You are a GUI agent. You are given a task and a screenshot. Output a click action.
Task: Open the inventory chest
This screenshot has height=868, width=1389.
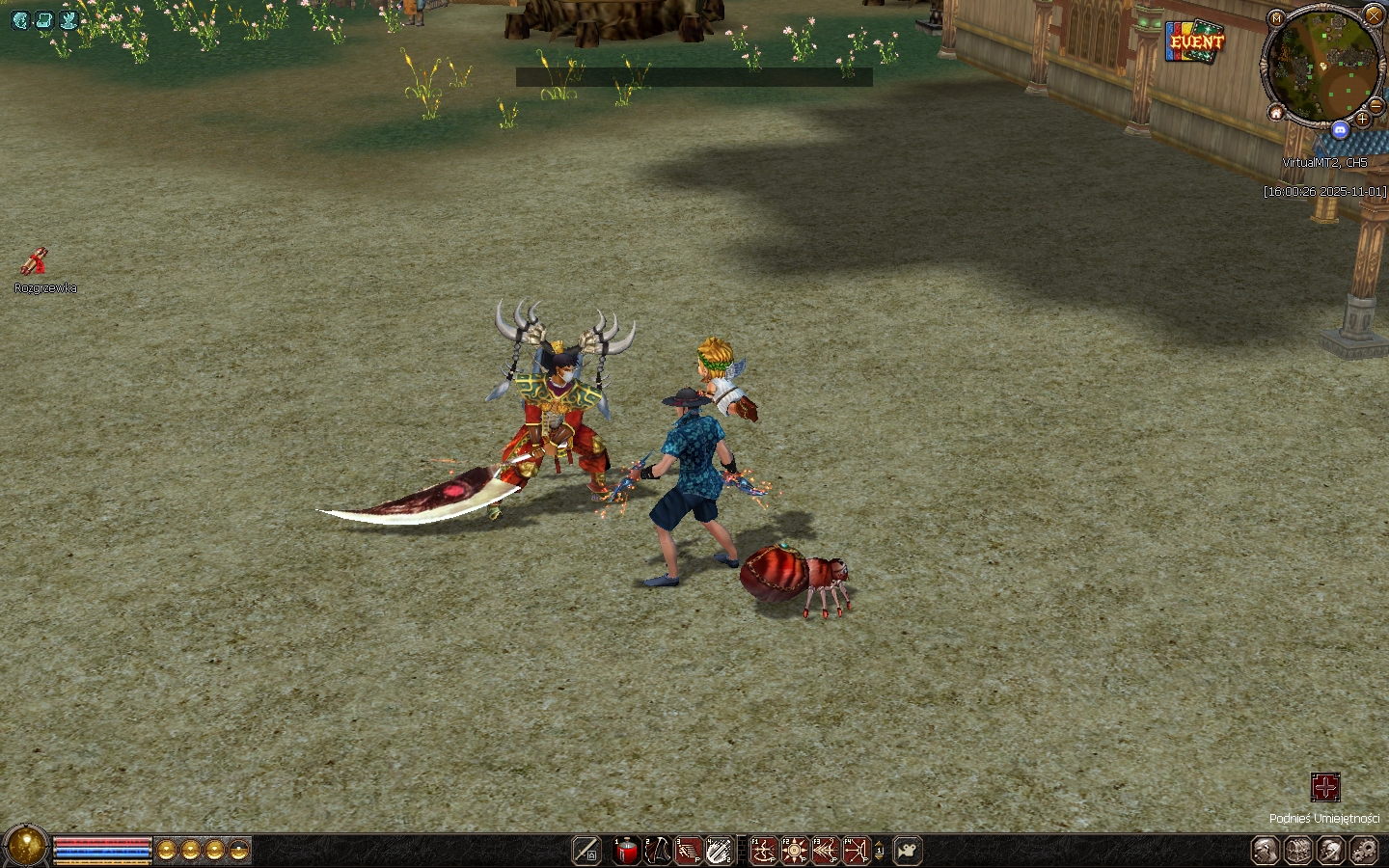[x=1298, y=851]
